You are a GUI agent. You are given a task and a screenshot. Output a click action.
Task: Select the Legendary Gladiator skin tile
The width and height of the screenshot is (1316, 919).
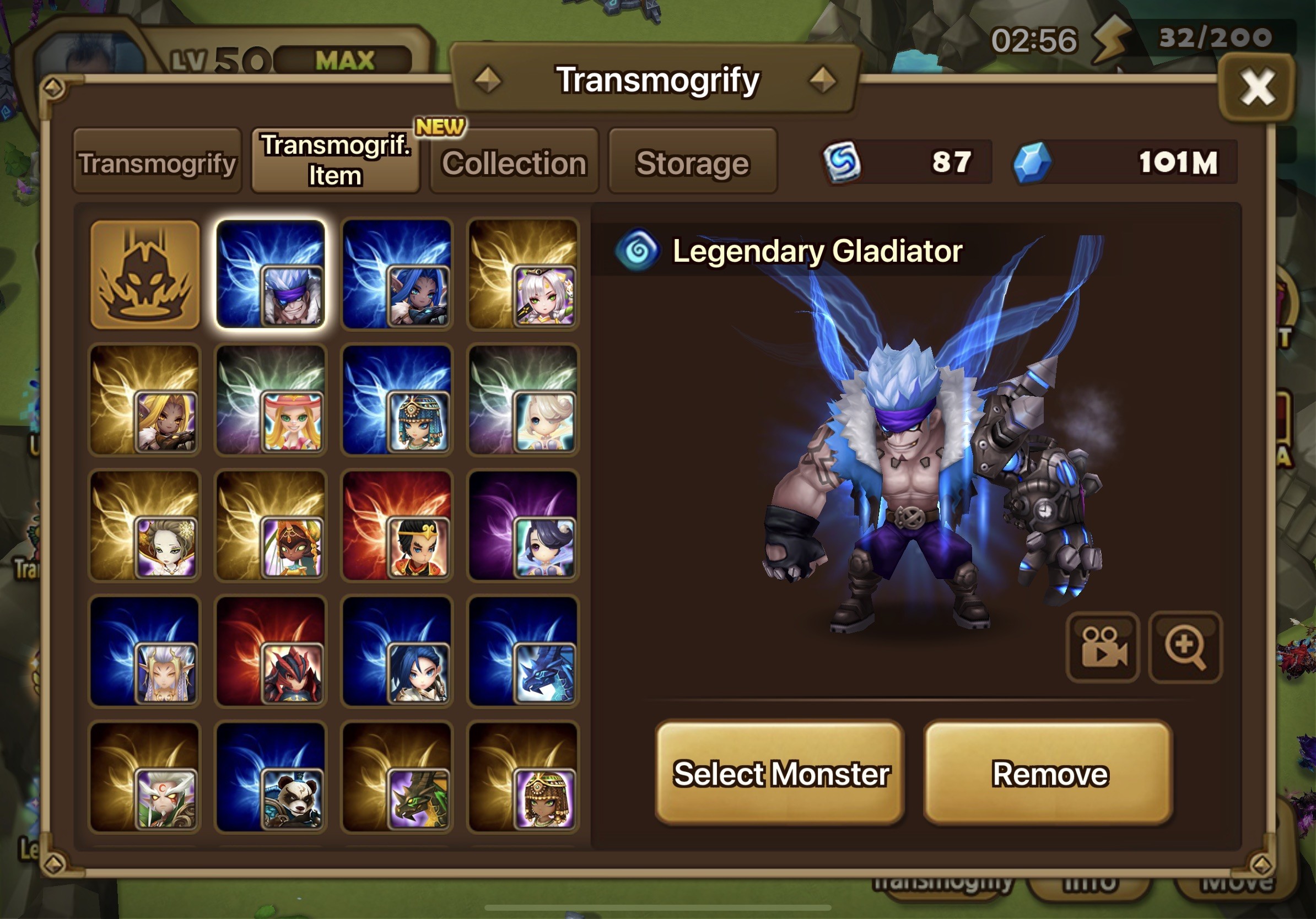pos(271,274)
